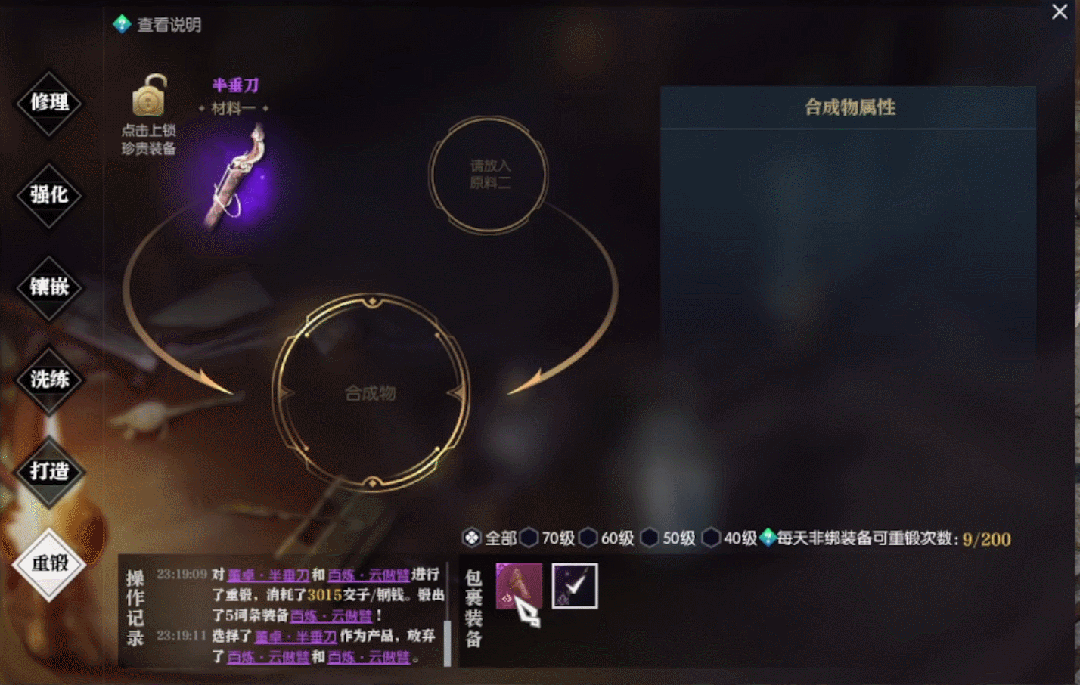
Task: Select the 重锻 reforge tab
Action: [x=48, y=563]
